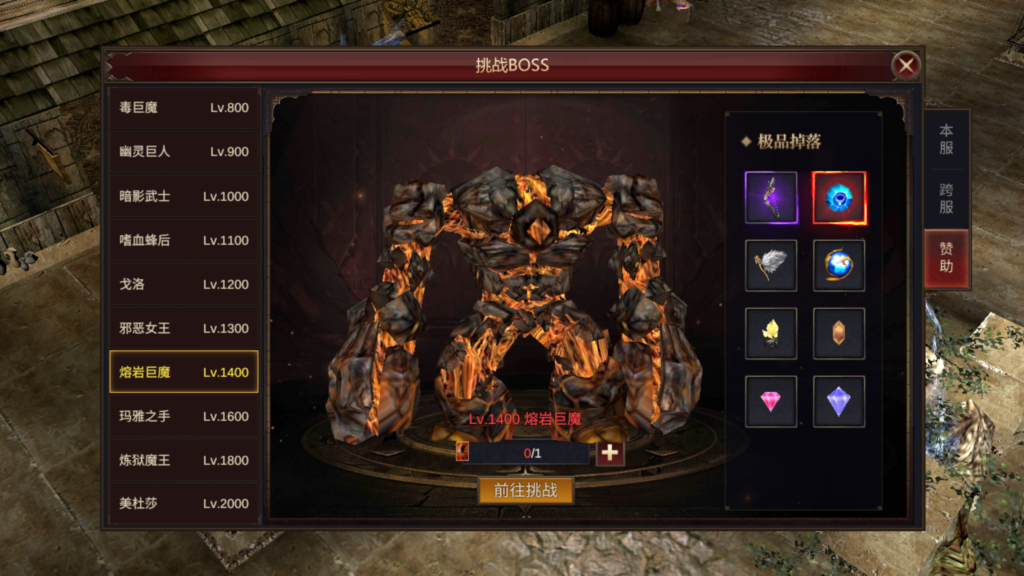
Task: Click the 前往挑战 challenge button
Action: (526, 490)
